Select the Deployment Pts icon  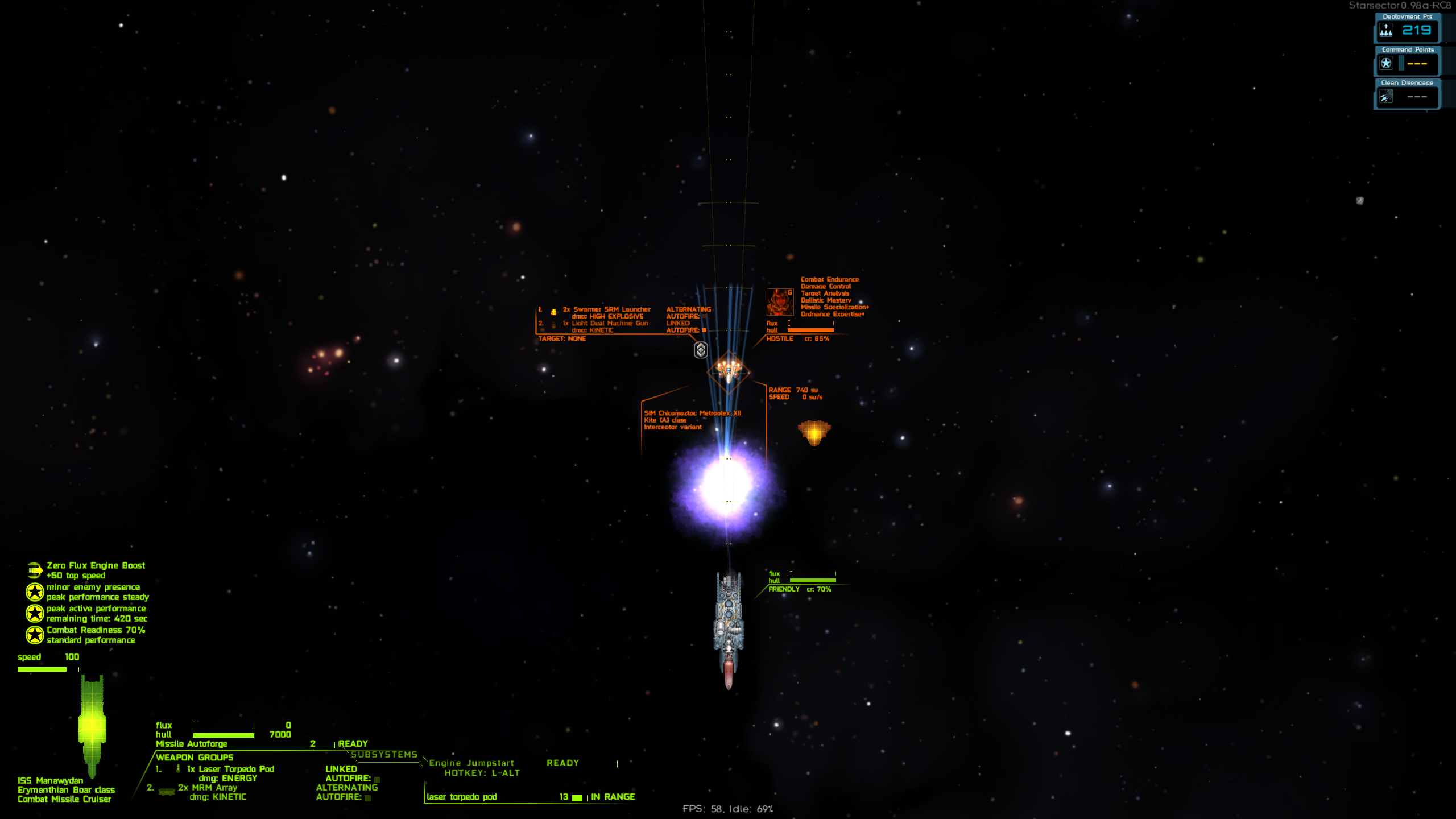(1386, 30)
